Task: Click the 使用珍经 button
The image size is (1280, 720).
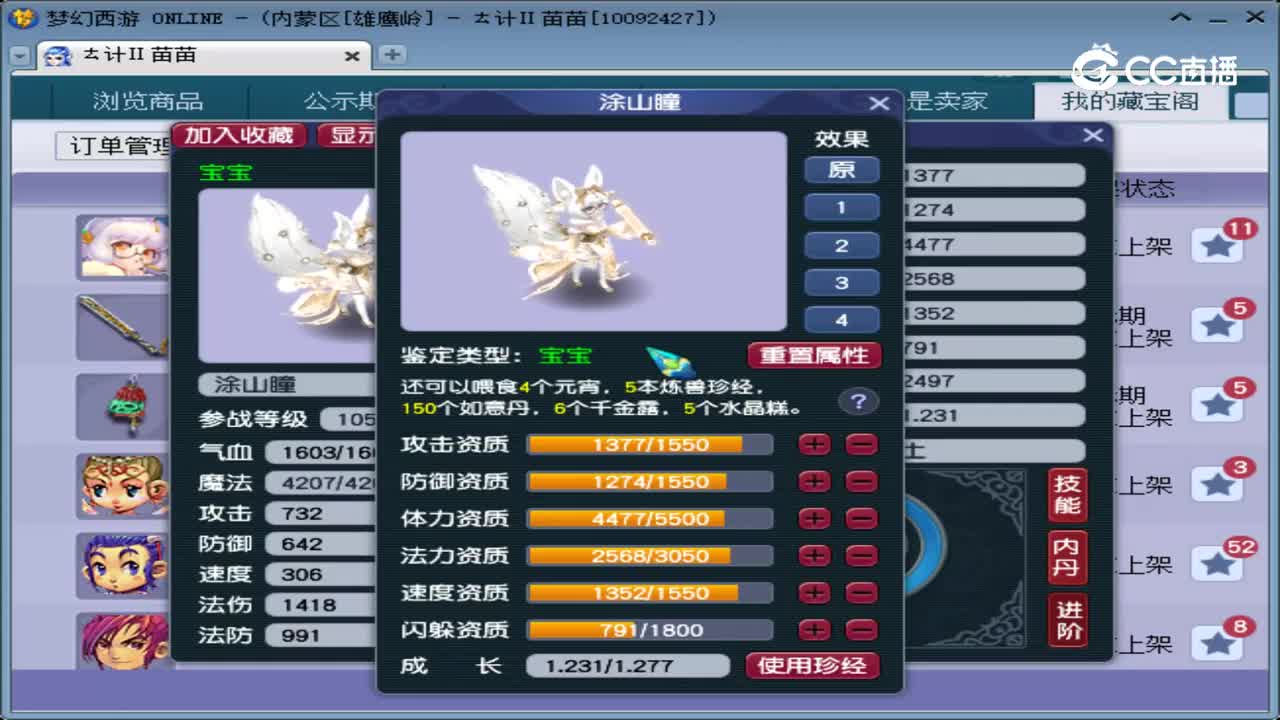Action: click(812, 665)
